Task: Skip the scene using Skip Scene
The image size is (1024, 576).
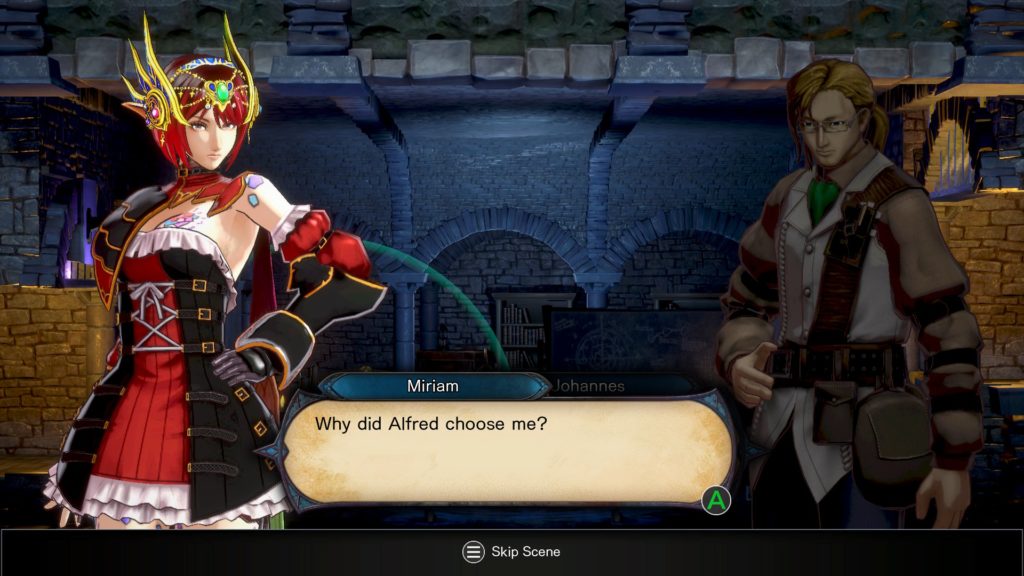Action: point(511,552)
